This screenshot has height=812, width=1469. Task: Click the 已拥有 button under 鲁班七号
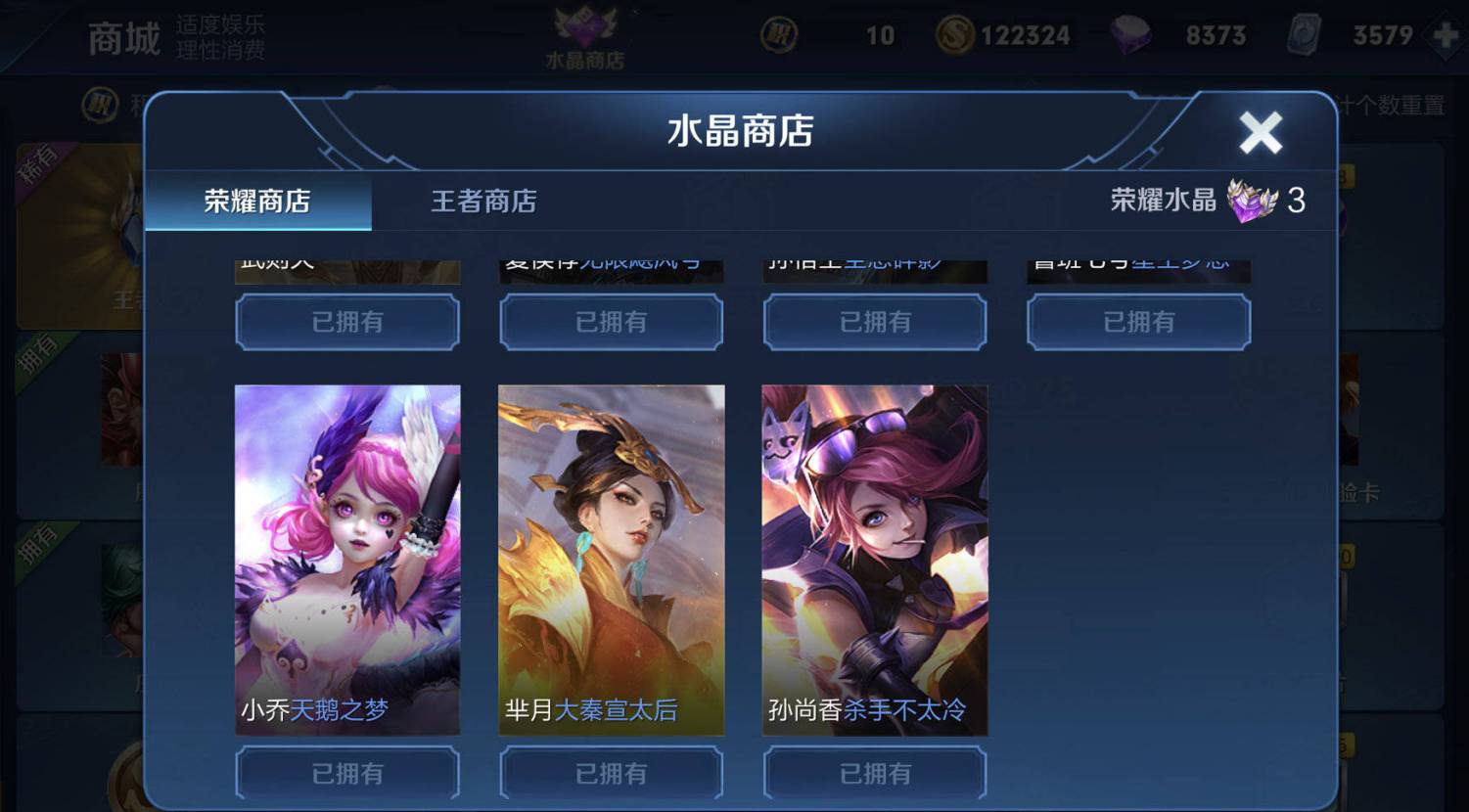[x=1138, y=323]
